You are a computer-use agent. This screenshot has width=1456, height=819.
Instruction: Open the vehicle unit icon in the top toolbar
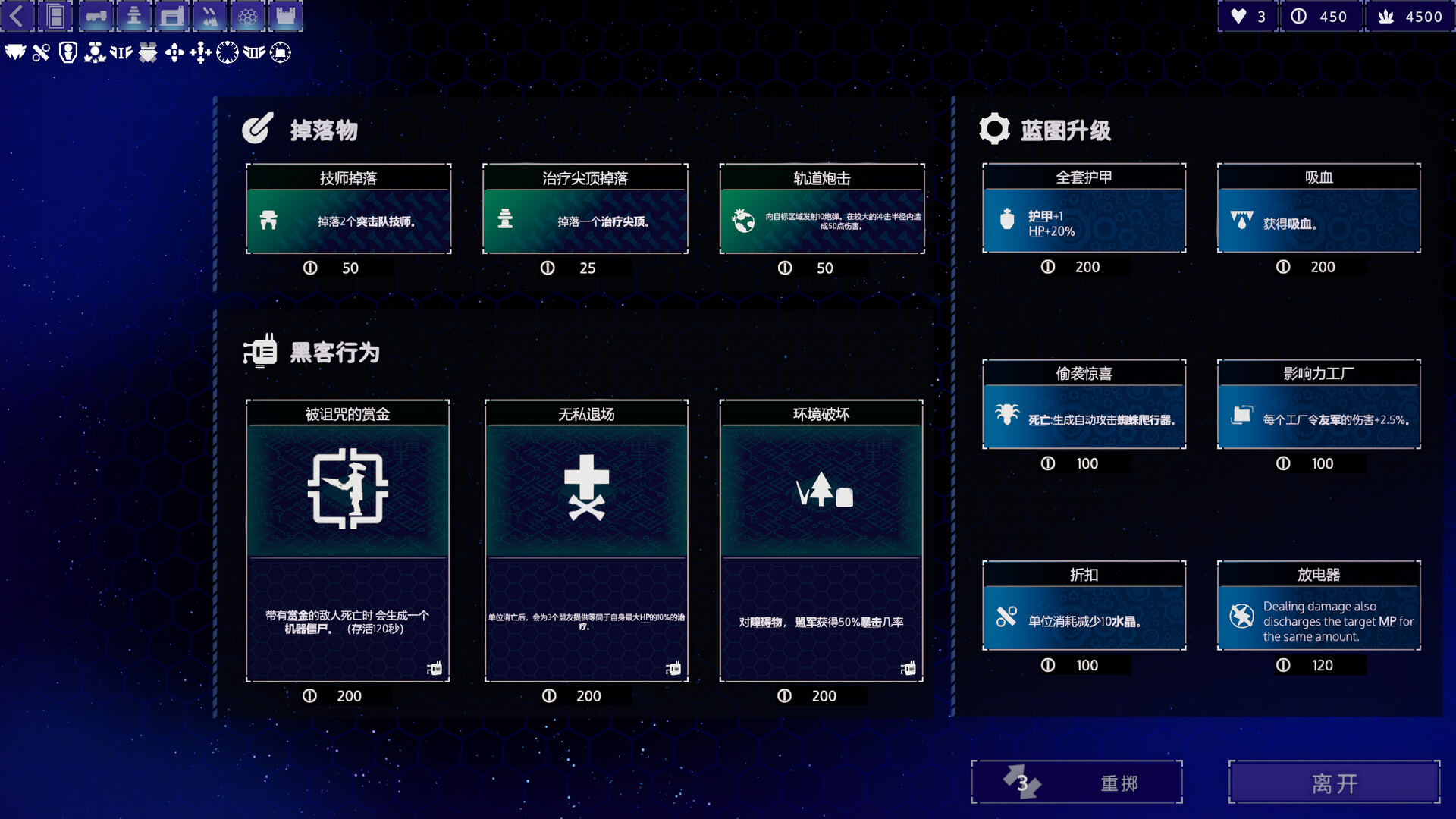pos(97,15)
